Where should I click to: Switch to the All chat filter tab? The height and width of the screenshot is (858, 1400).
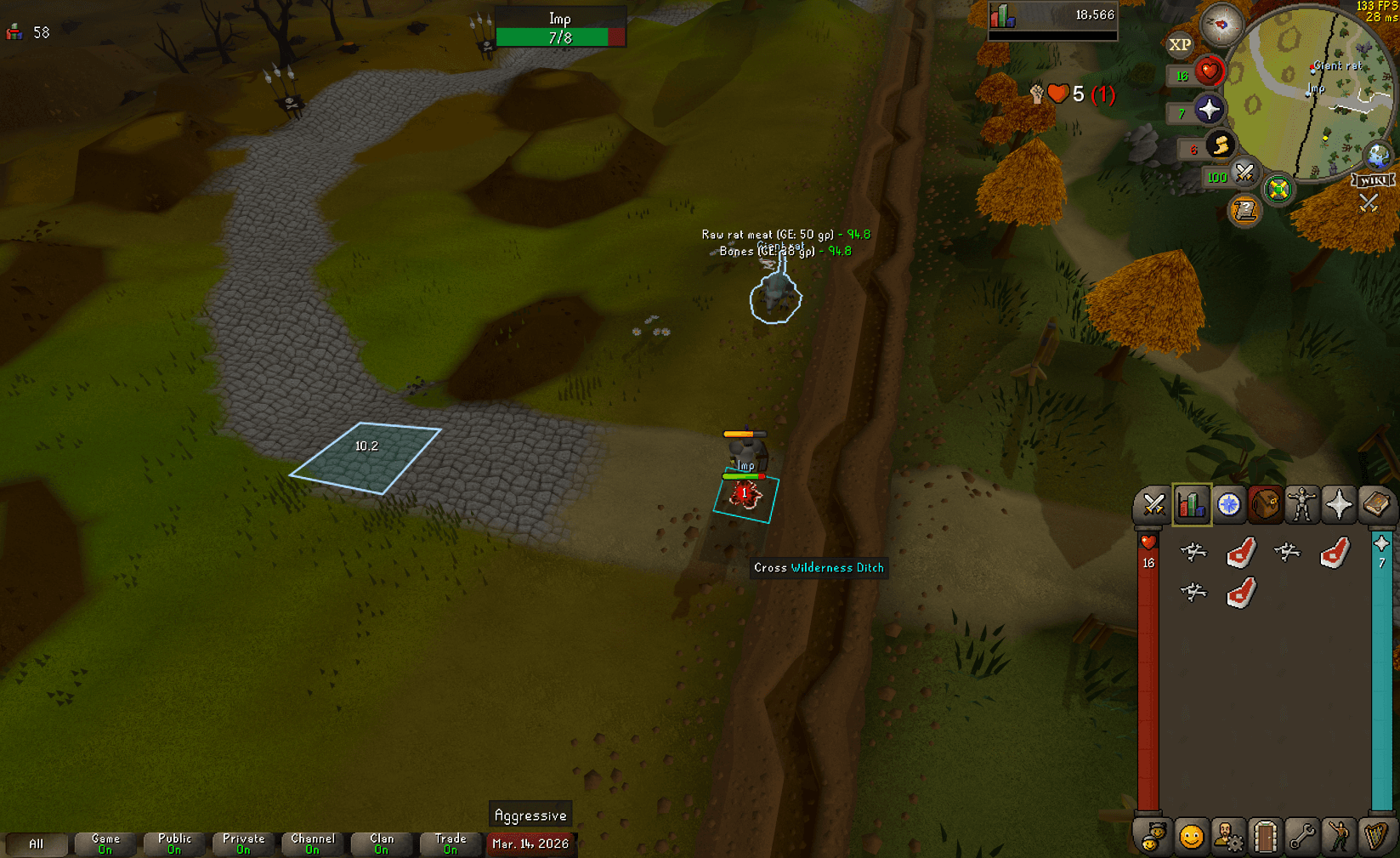36,844
